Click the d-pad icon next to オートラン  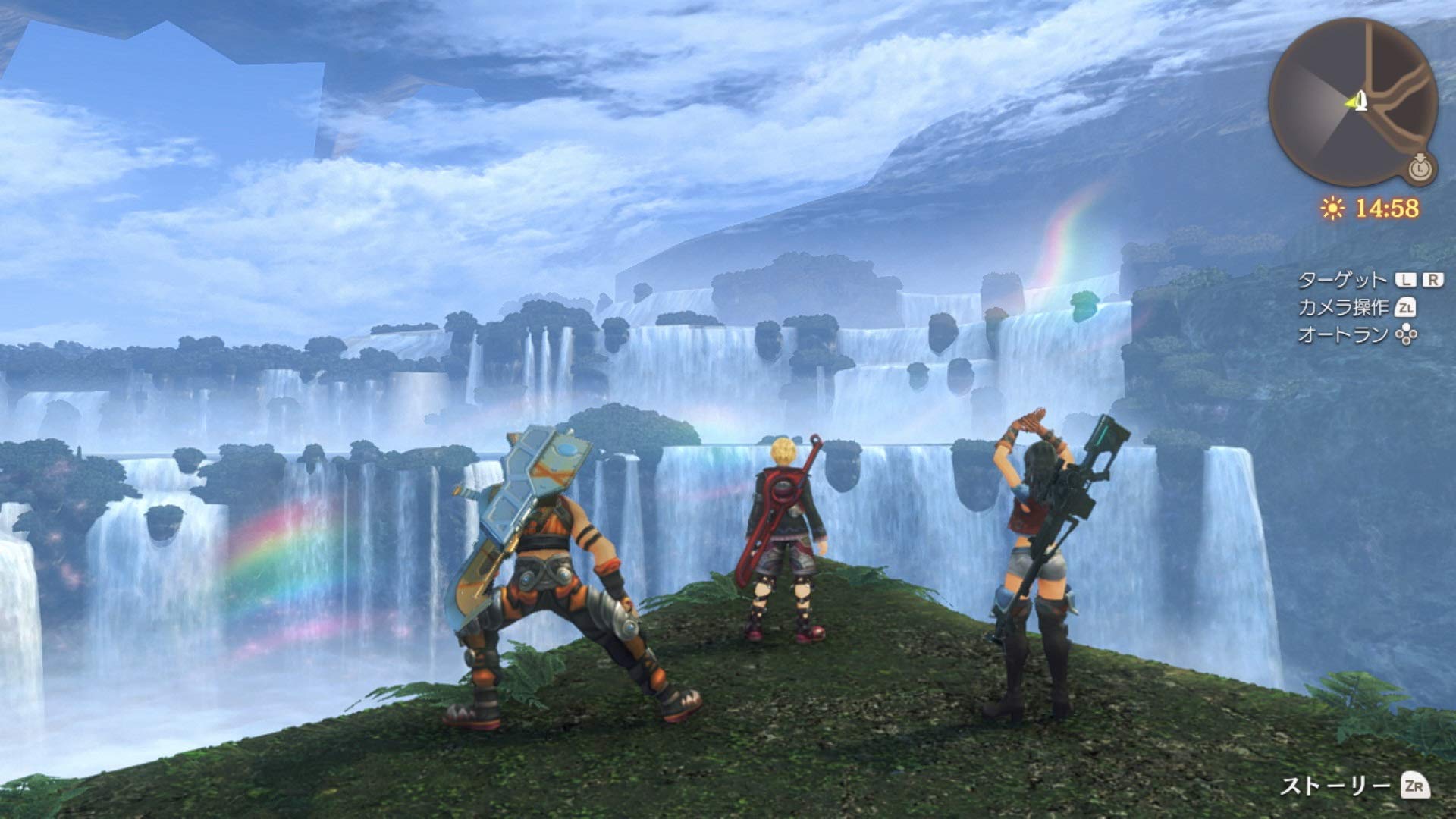tap(1406, 334)
